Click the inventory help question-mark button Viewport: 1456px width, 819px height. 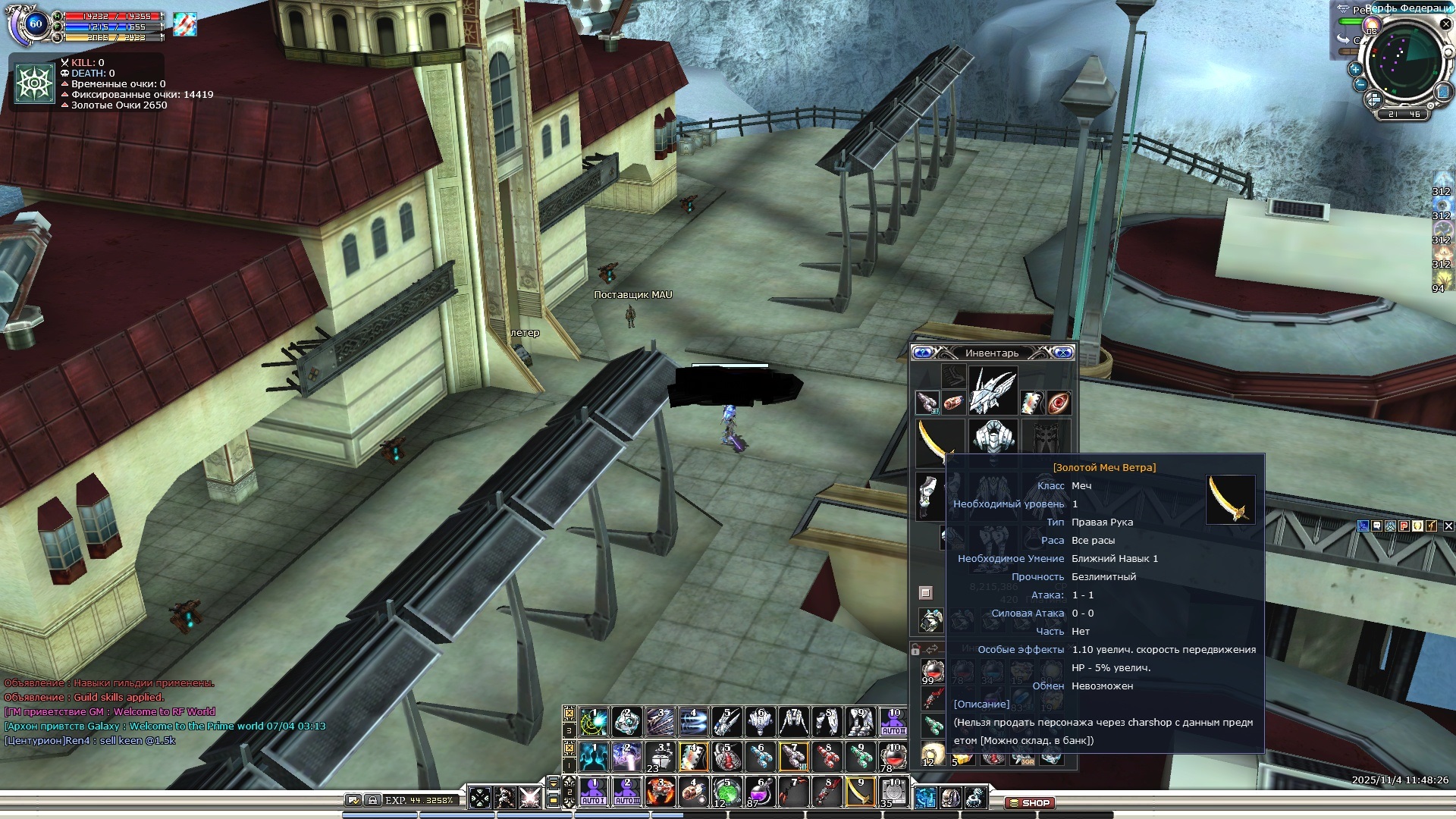[922, 353]
